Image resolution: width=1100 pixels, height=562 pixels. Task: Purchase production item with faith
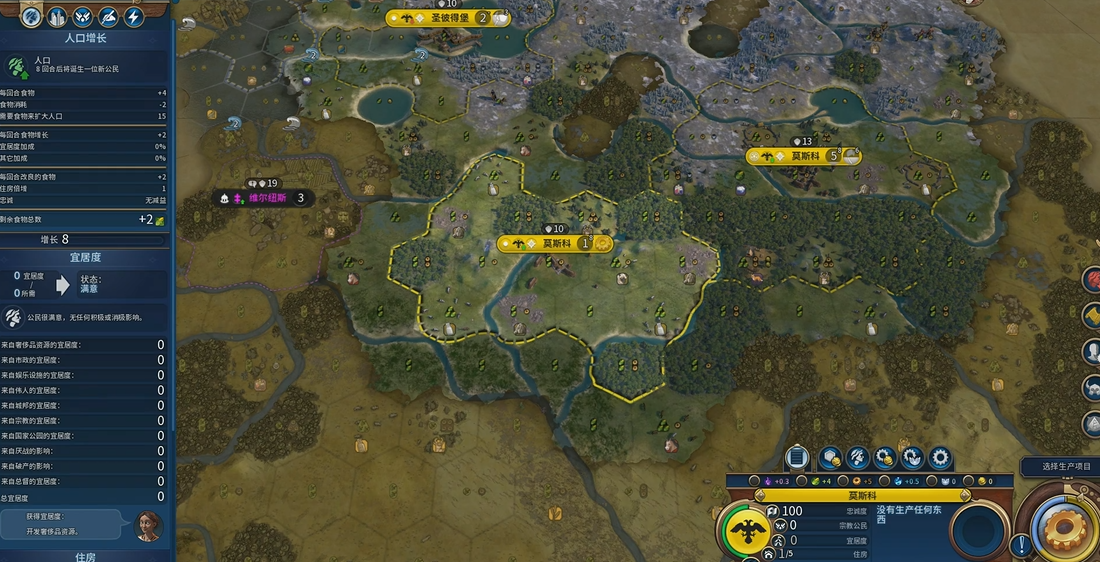pos(912,458)
